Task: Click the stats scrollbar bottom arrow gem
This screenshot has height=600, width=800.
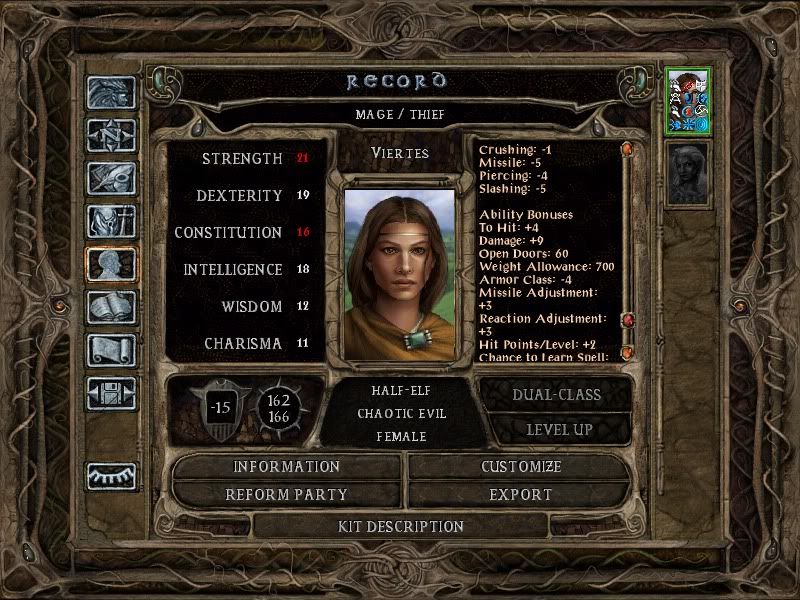Action: [627, 353]
